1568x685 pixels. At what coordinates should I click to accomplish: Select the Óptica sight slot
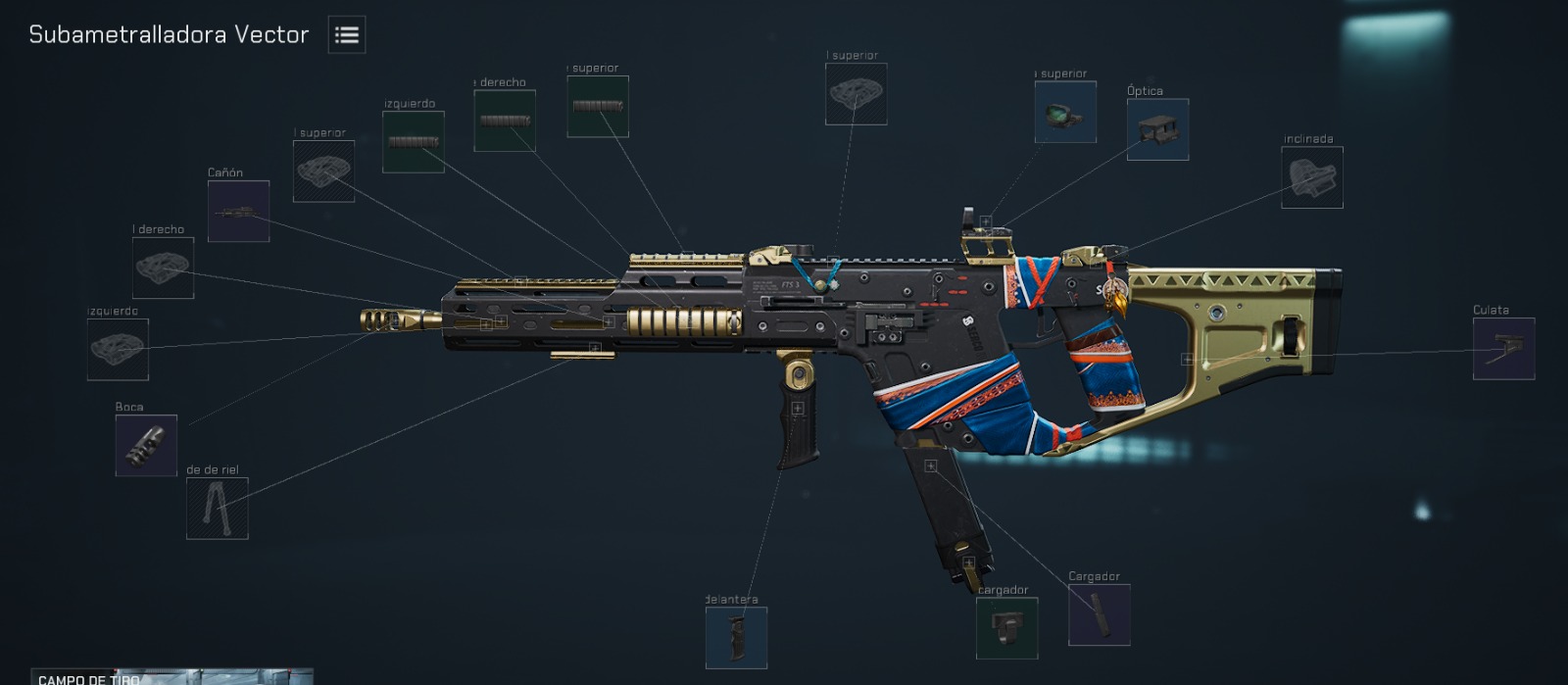point(1157,129)
